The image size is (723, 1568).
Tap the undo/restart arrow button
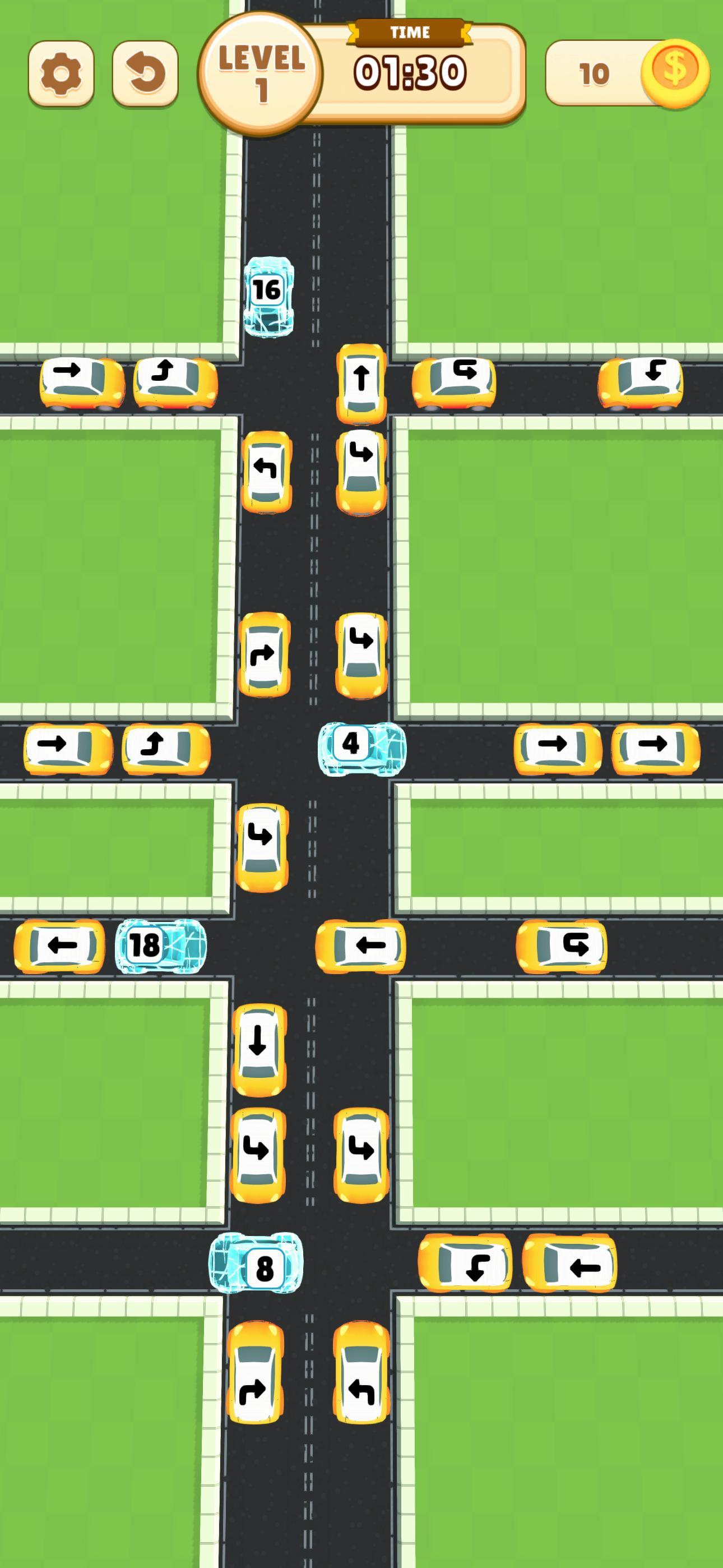[x=145, y=73]
